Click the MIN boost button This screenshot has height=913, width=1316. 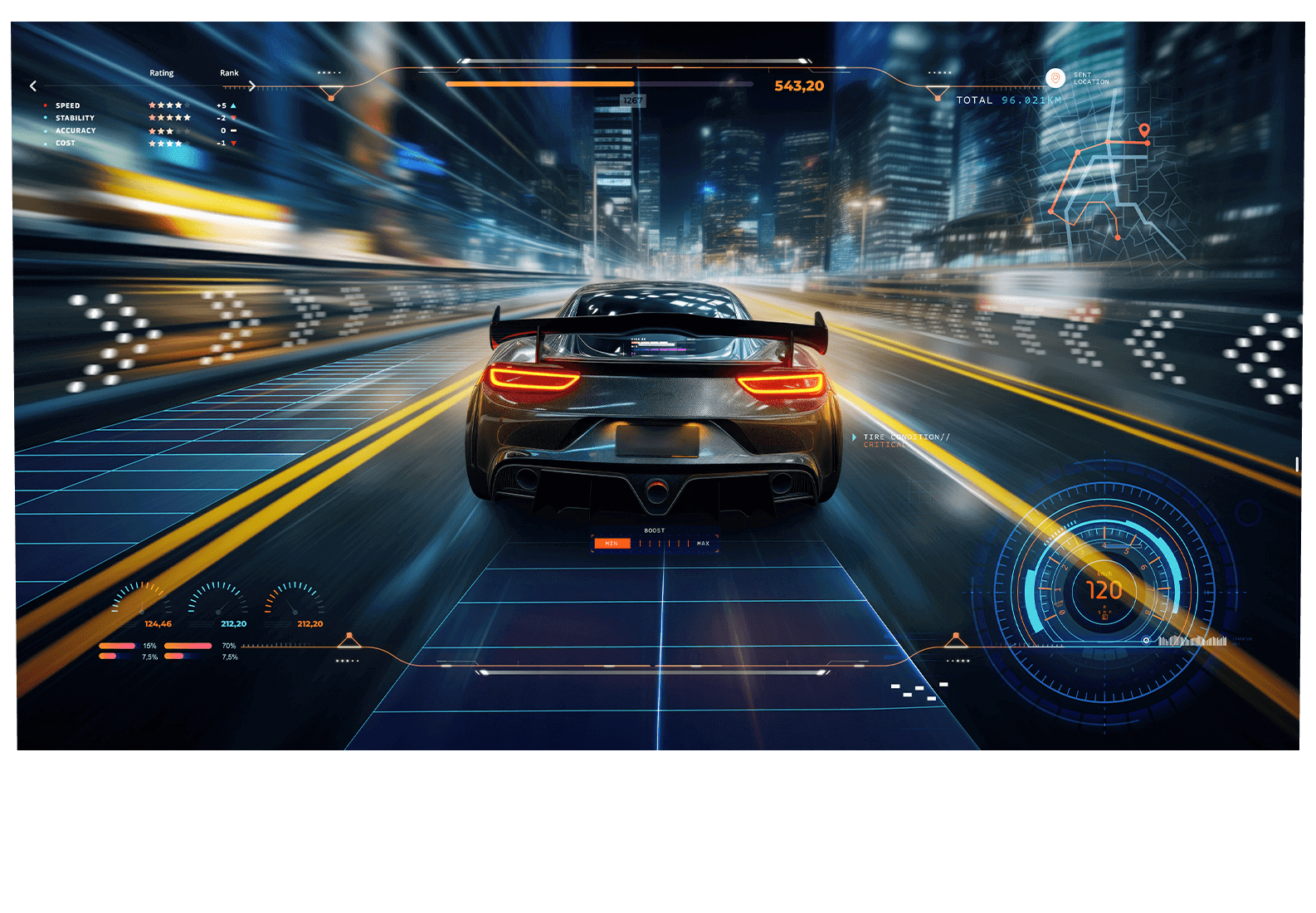(612, 544)
